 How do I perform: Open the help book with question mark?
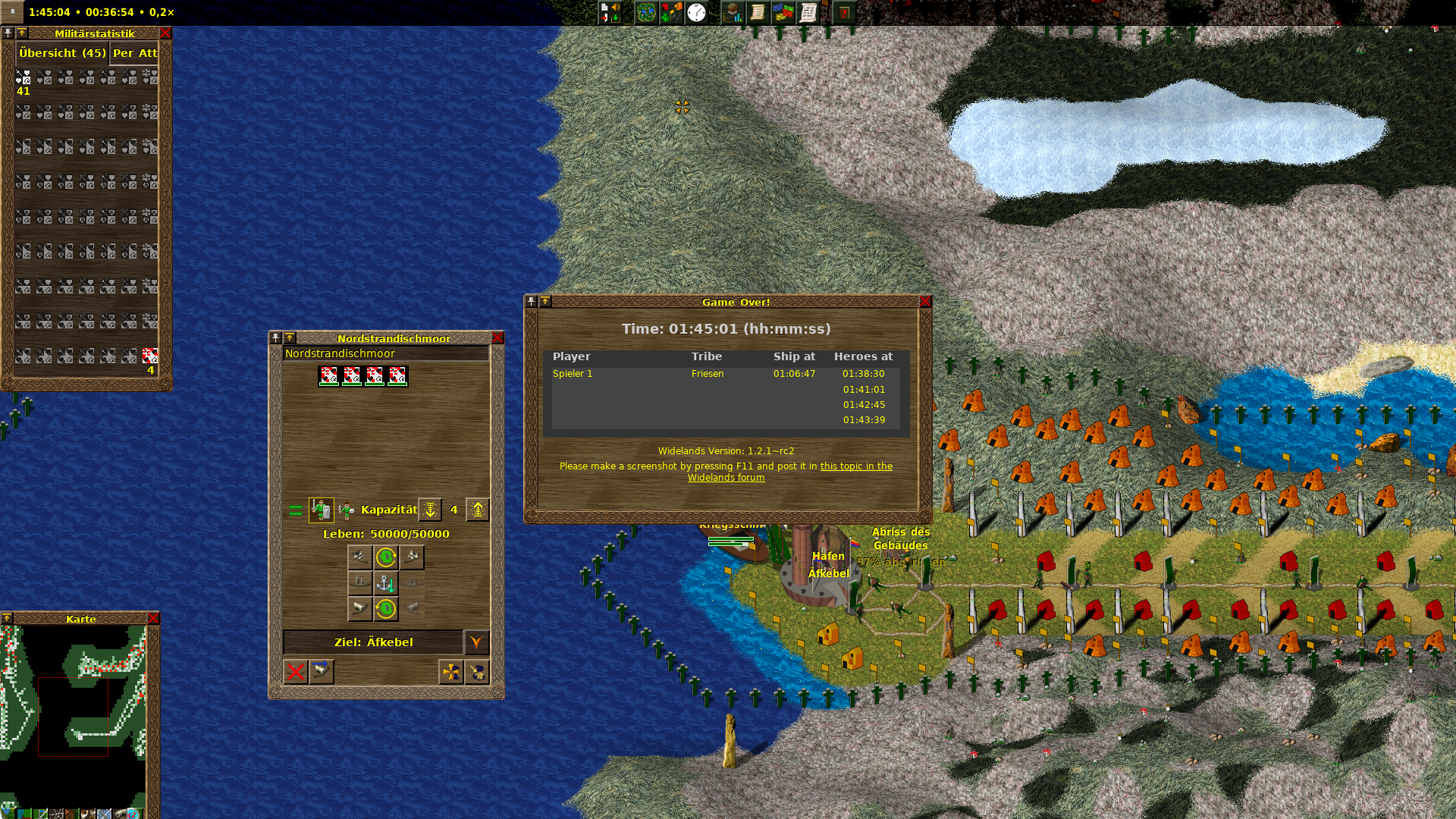[x=843, y=13]
